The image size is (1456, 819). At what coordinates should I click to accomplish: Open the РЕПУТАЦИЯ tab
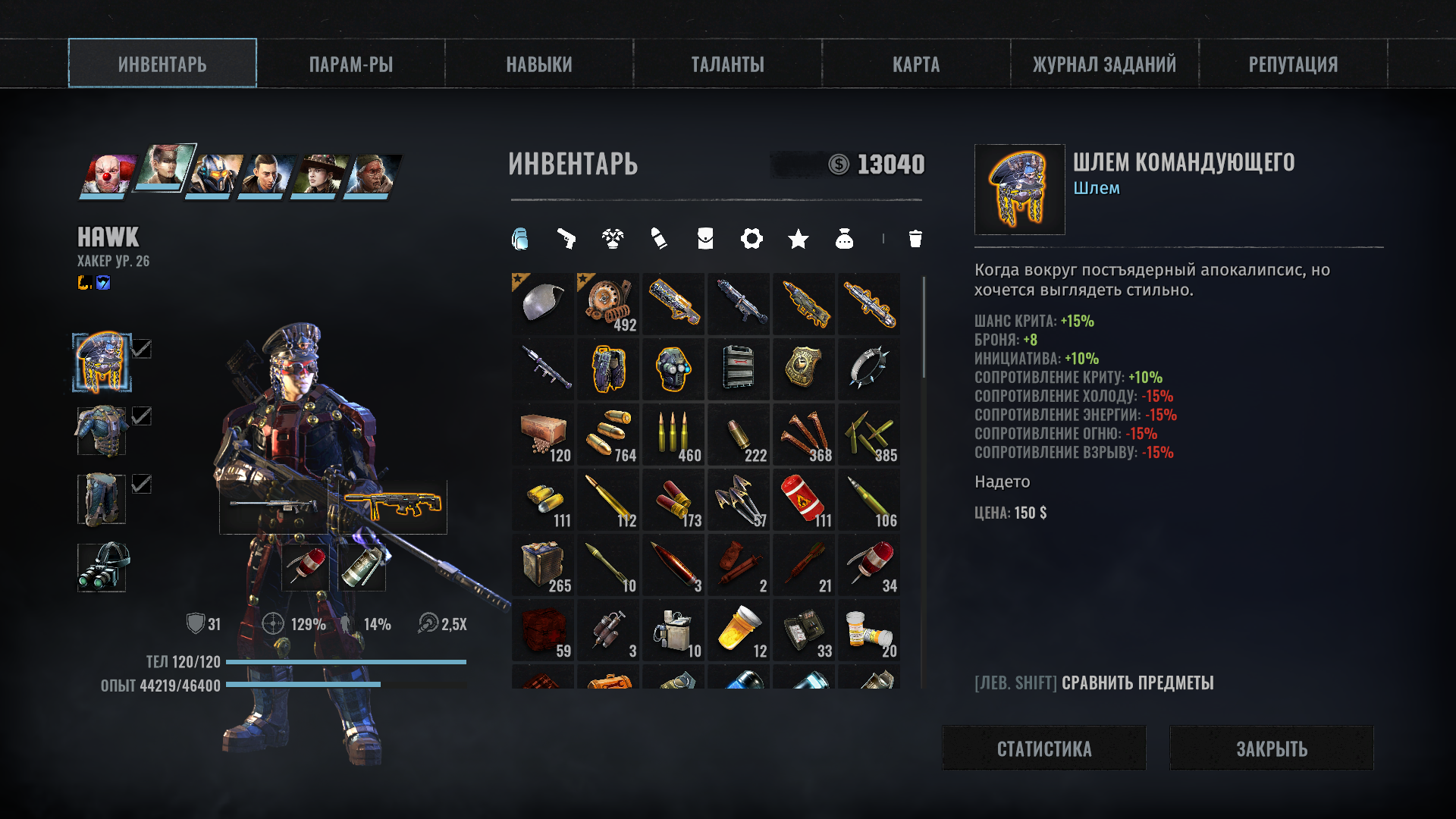coord(1293,64)
